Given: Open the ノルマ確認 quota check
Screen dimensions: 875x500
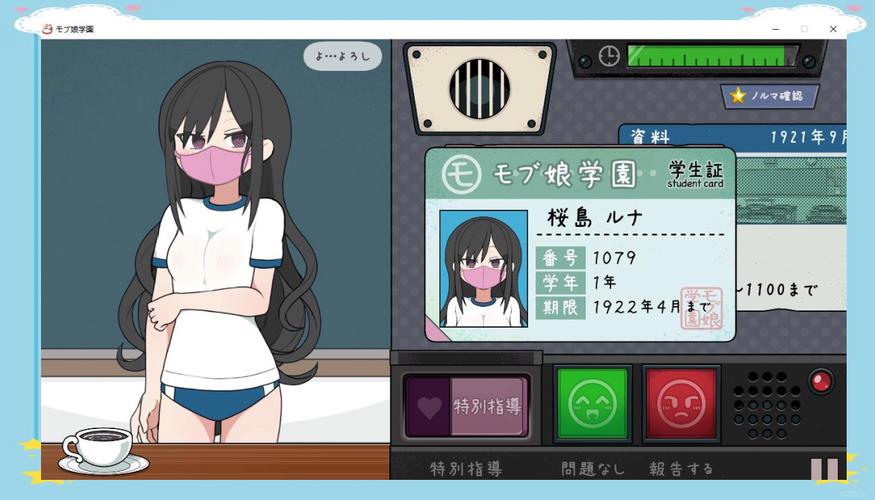Looking at the screenshot, I should click(770, 96).
